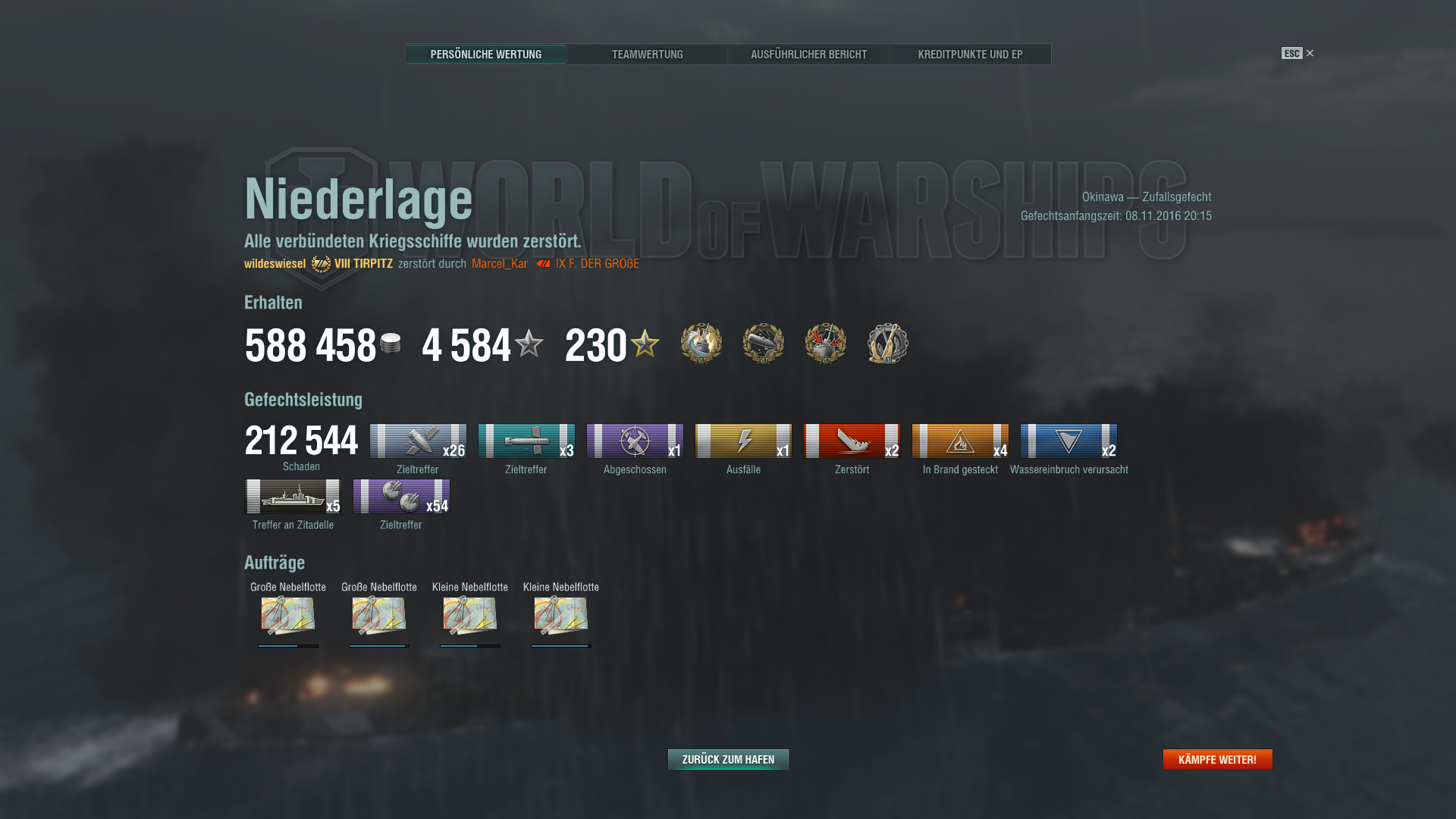Click the Kämpfe Weiter! button

pyautogui.click(x=1217, y=759)
